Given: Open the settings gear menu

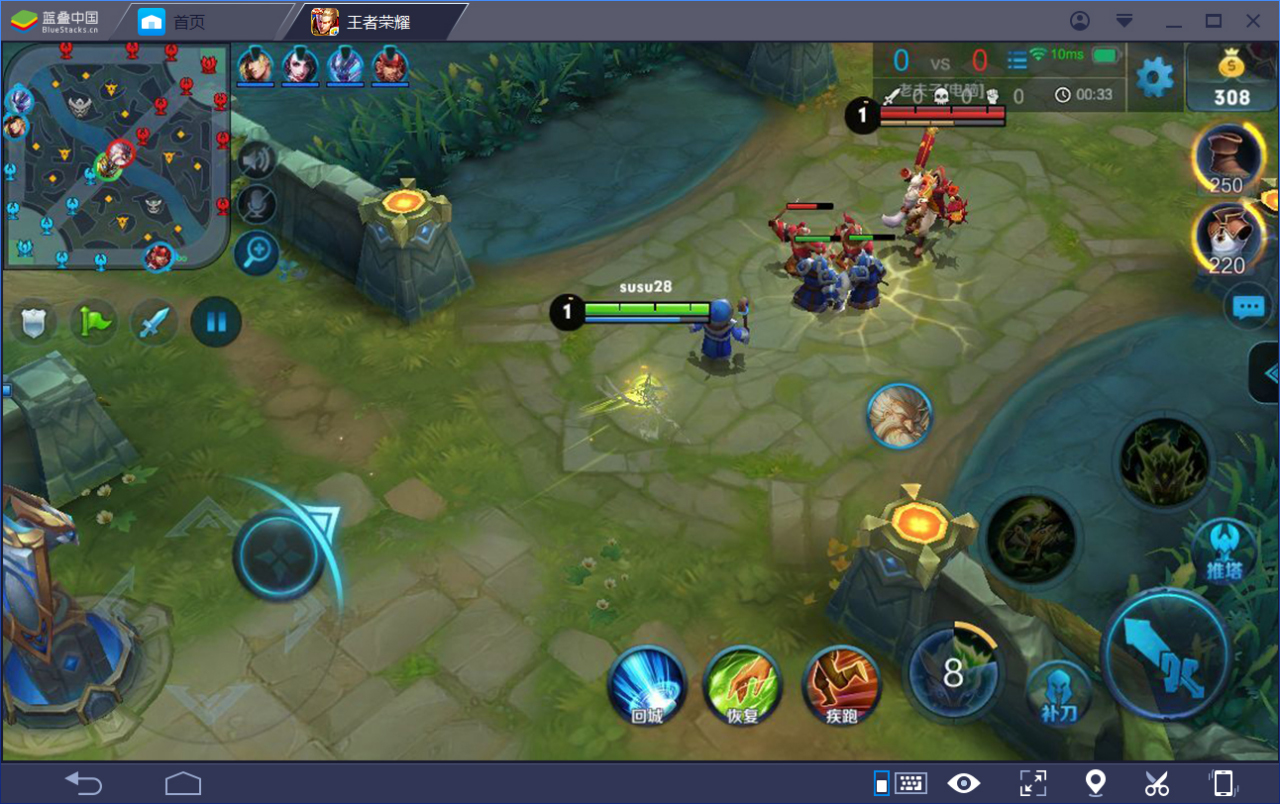Looking at the screenshot, I should click(1155, 77).
